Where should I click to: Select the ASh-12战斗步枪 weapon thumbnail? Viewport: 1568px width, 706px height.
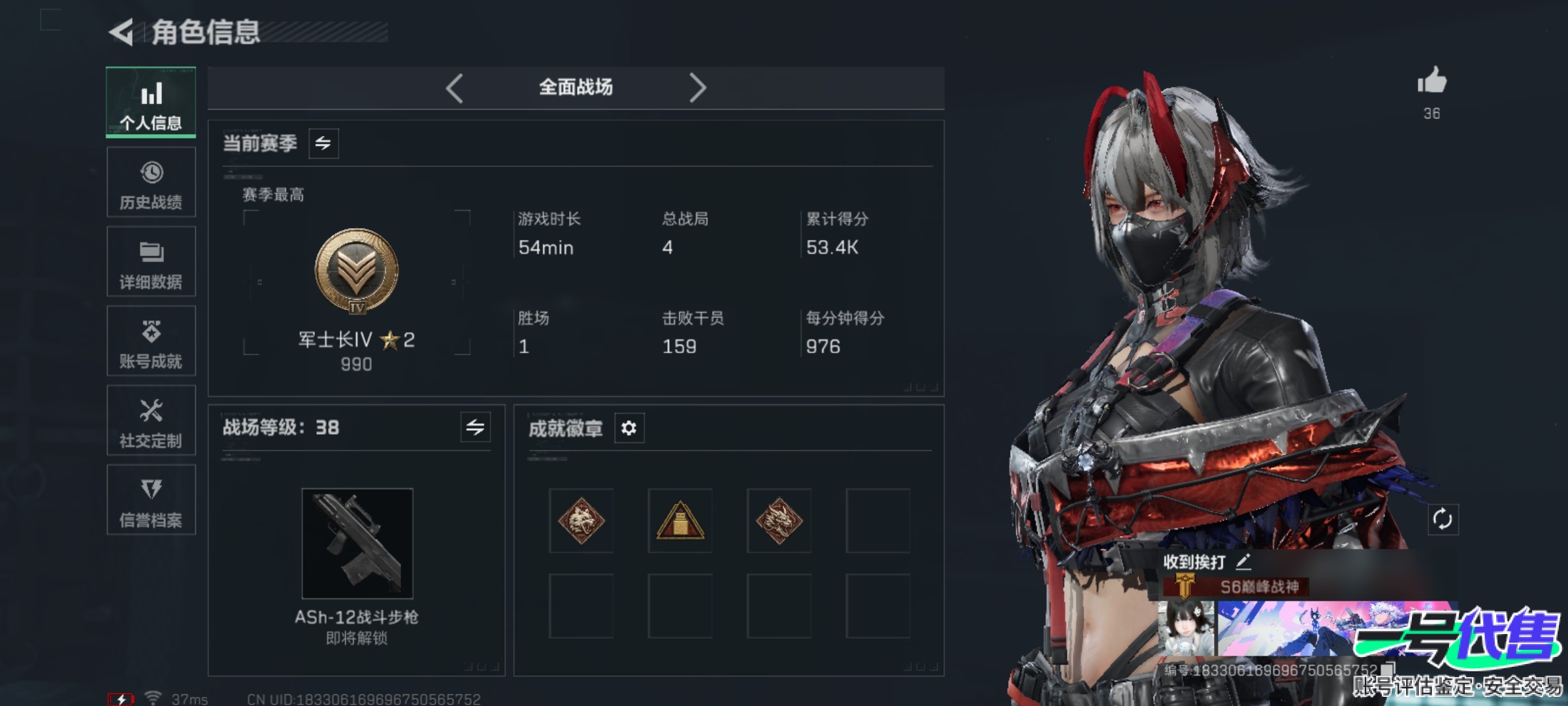[x=357, y=543]
